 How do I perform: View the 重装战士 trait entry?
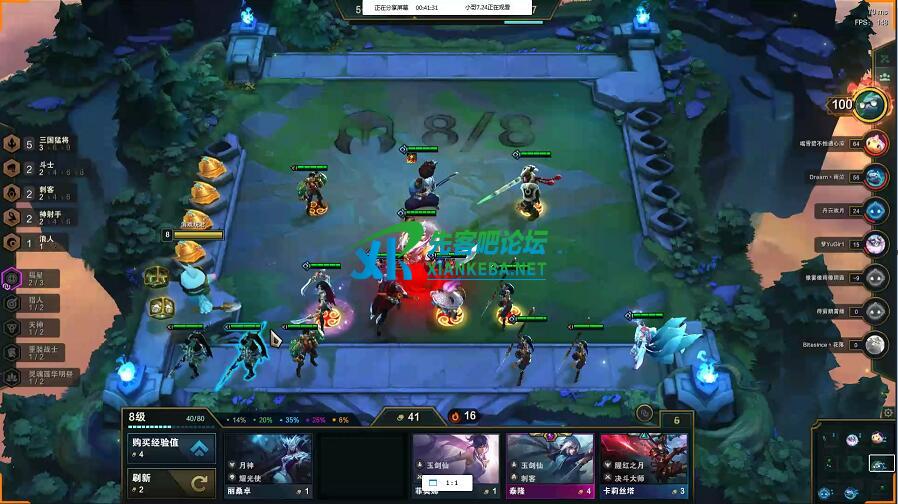point(38,351)
